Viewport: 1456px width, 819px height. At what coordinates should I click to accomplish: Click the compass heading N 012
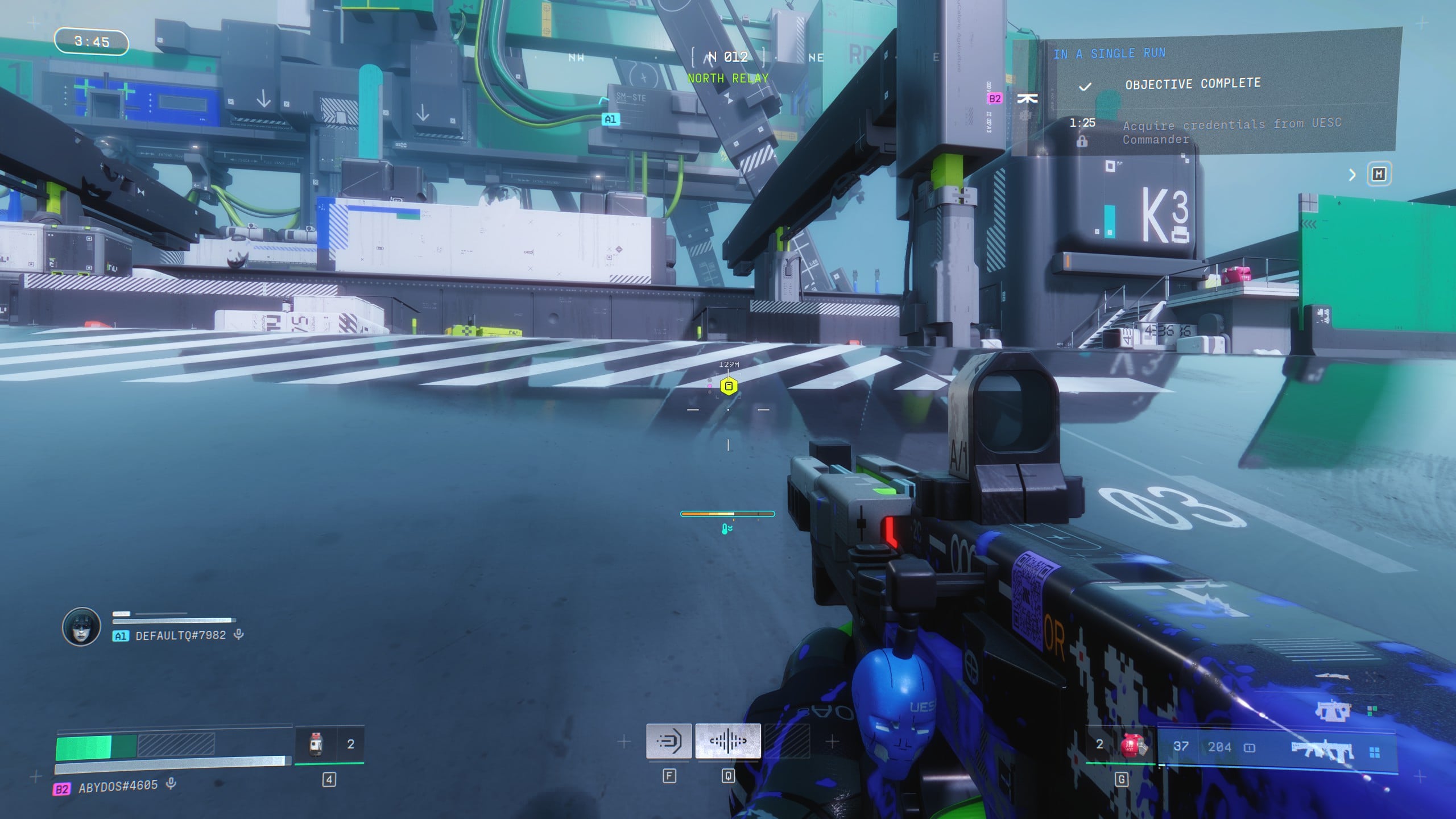tap(729, 57)
